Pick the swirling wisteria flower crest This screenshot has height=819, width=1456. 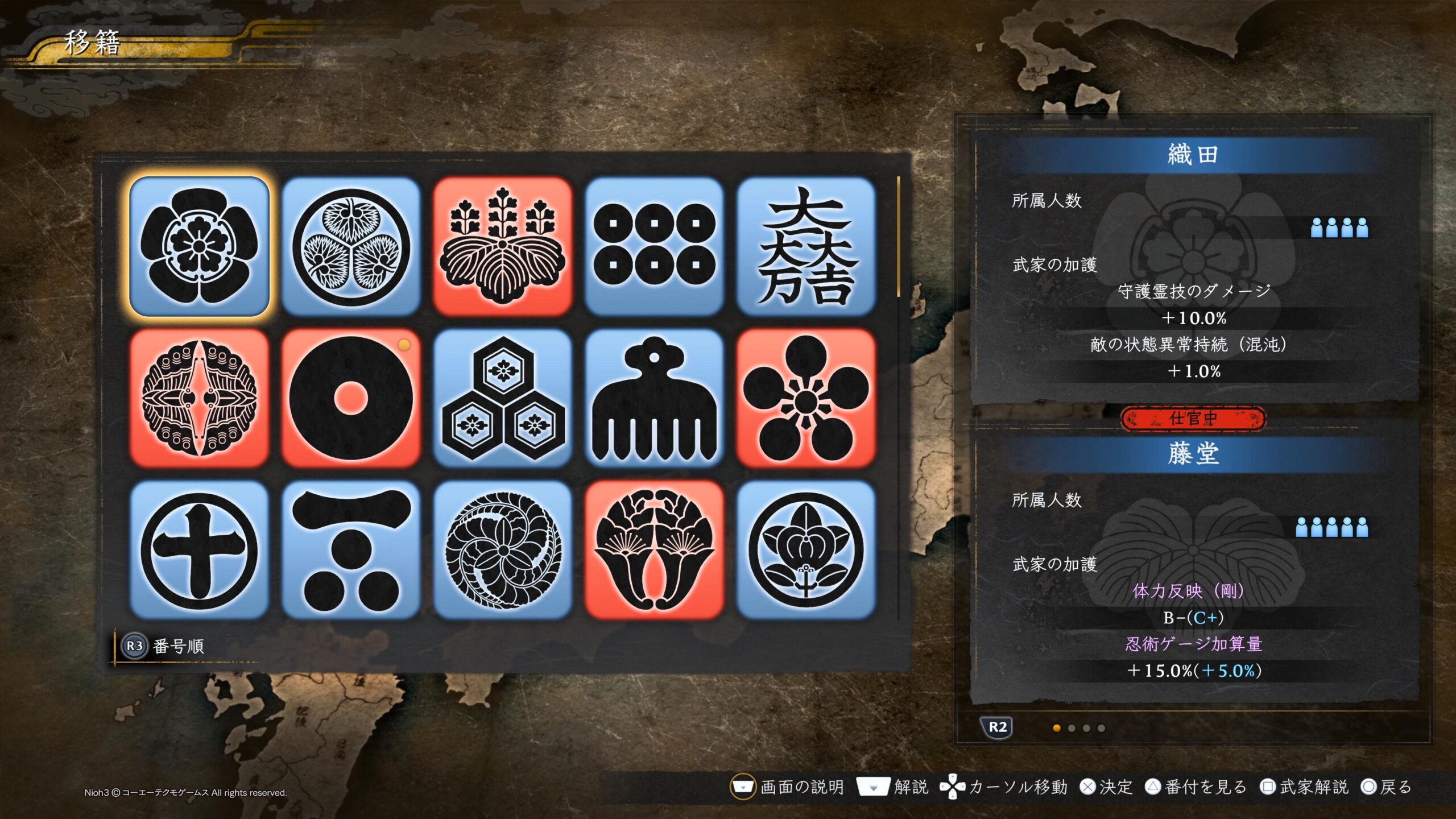503,550
